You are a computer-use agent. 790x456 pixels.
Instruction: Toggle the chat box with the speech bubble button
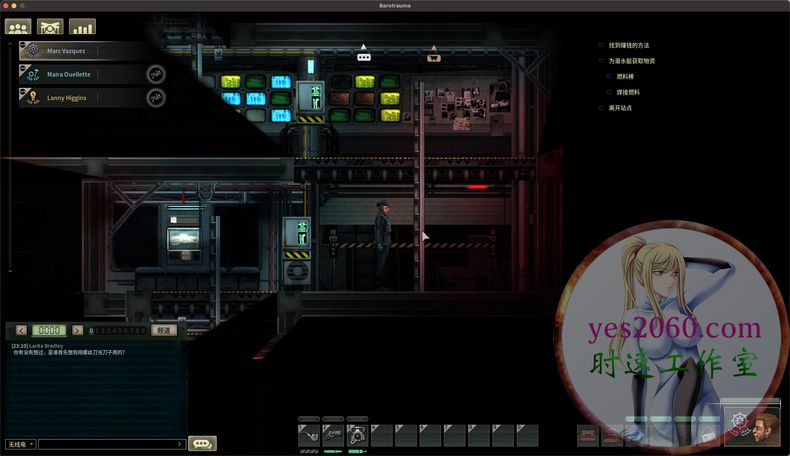coord(201,443)
